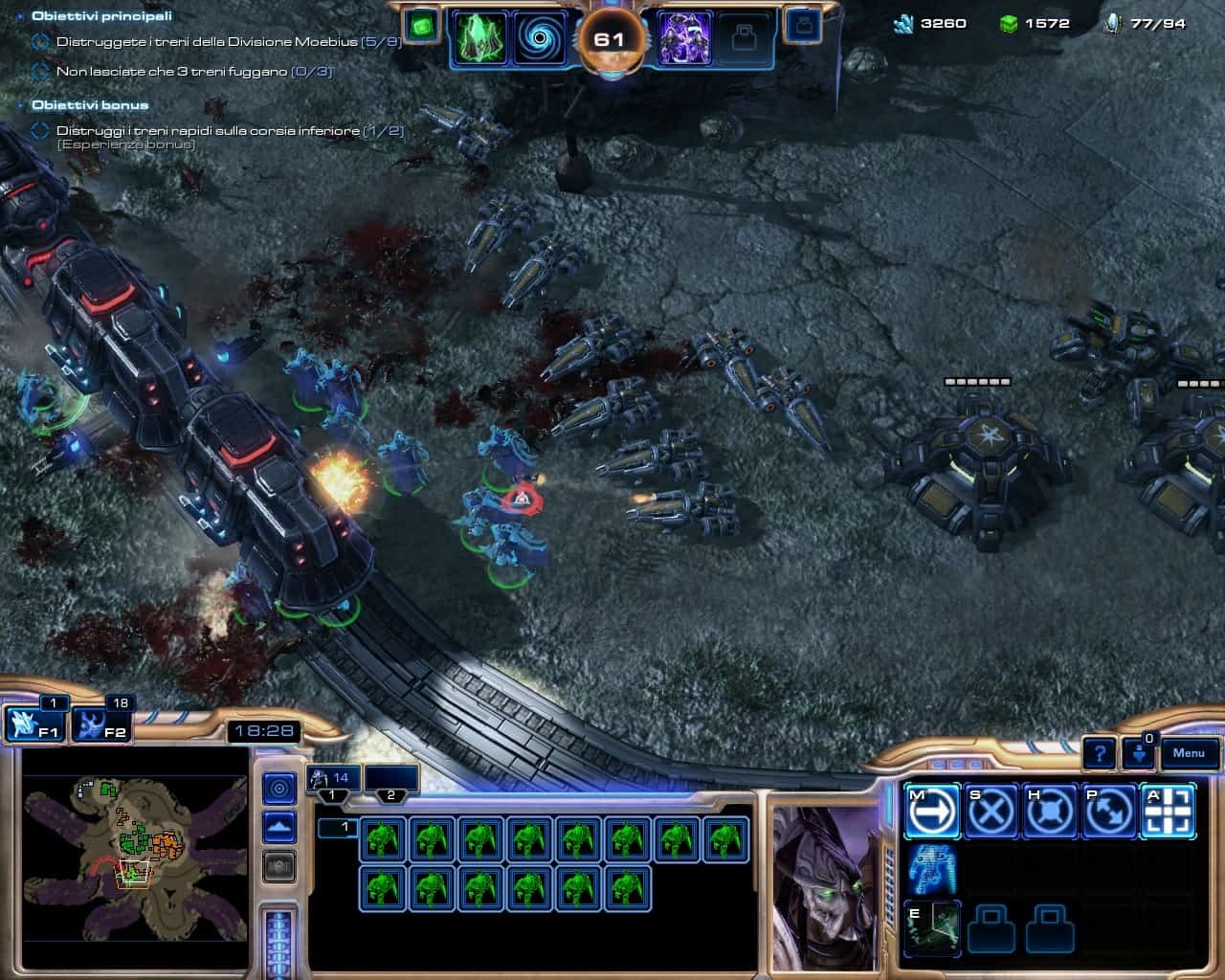Click the minimap ping button
Viewport: 1225px width, 980px height.
coord(278,789)
